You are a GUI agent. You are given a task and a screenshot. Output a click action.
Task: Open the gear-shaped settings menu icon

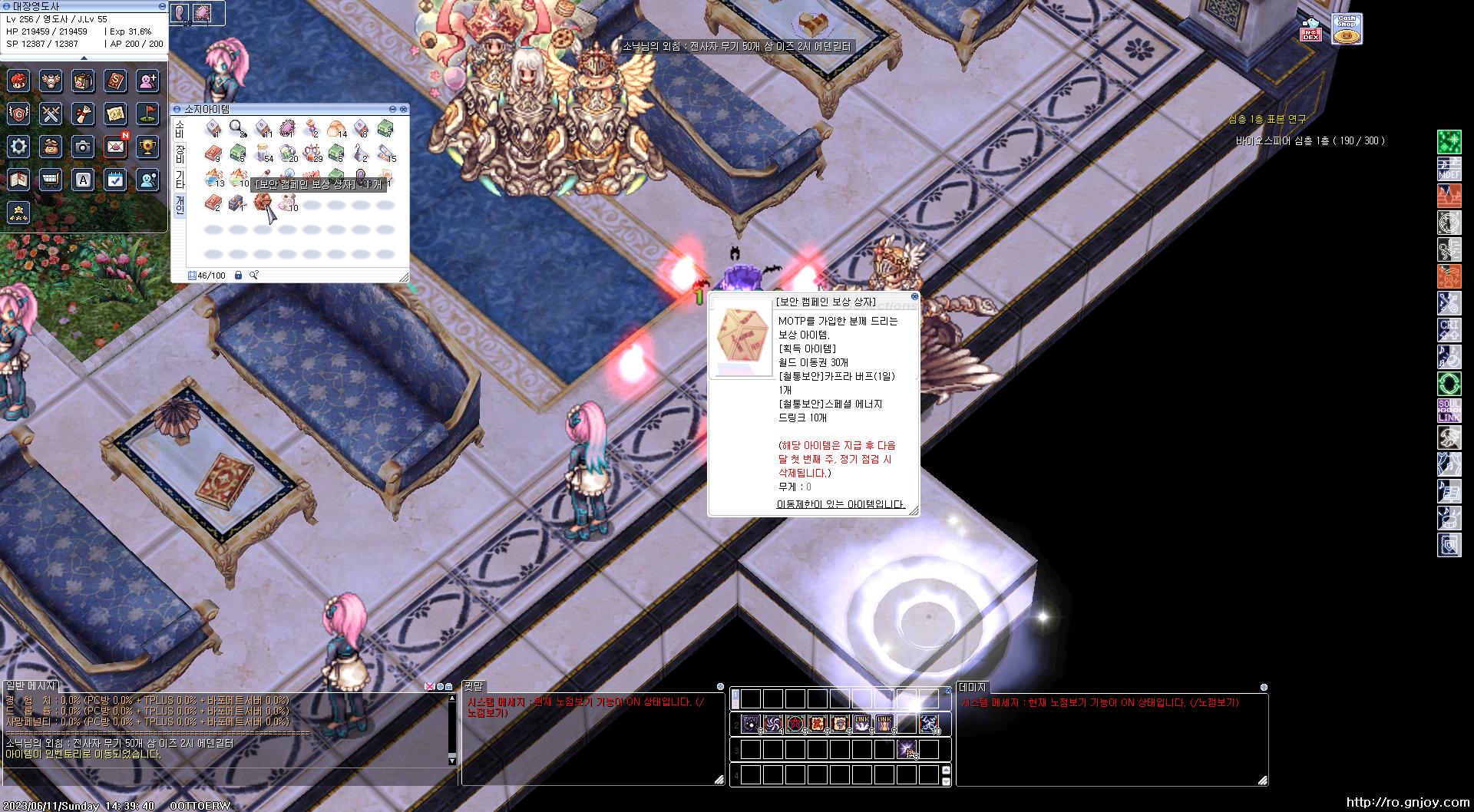pyautogui.click(x=19, y=146)
